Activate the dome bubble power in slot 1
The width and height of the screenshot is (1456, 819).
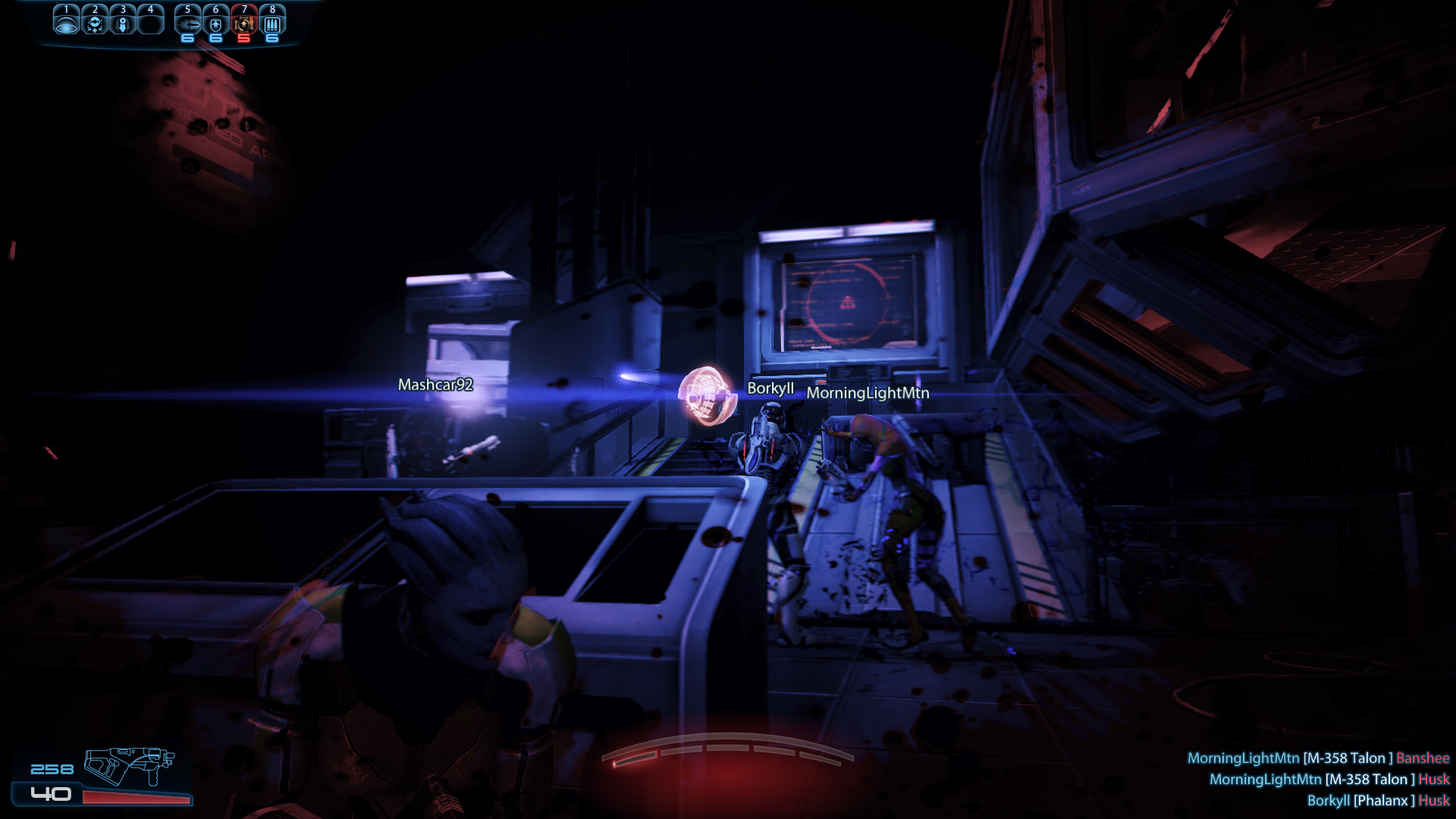point(67,22)
